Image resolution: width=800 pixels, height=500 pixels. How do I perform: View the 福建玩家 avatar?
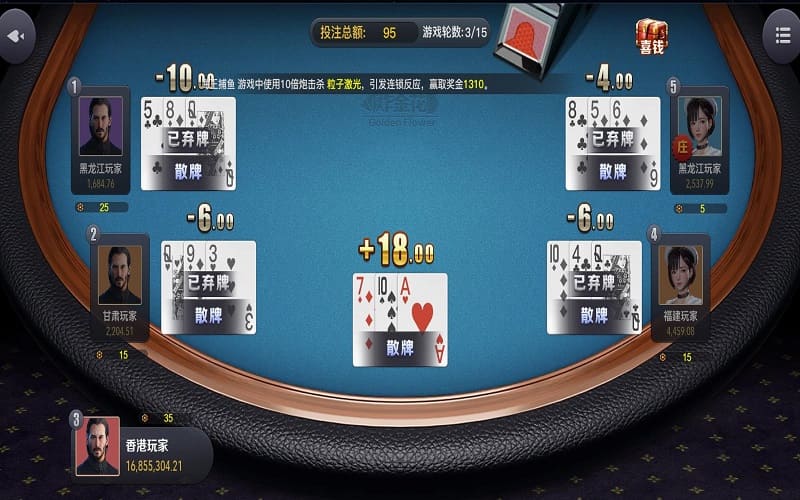pyautogui.click(x=680, y=274)
